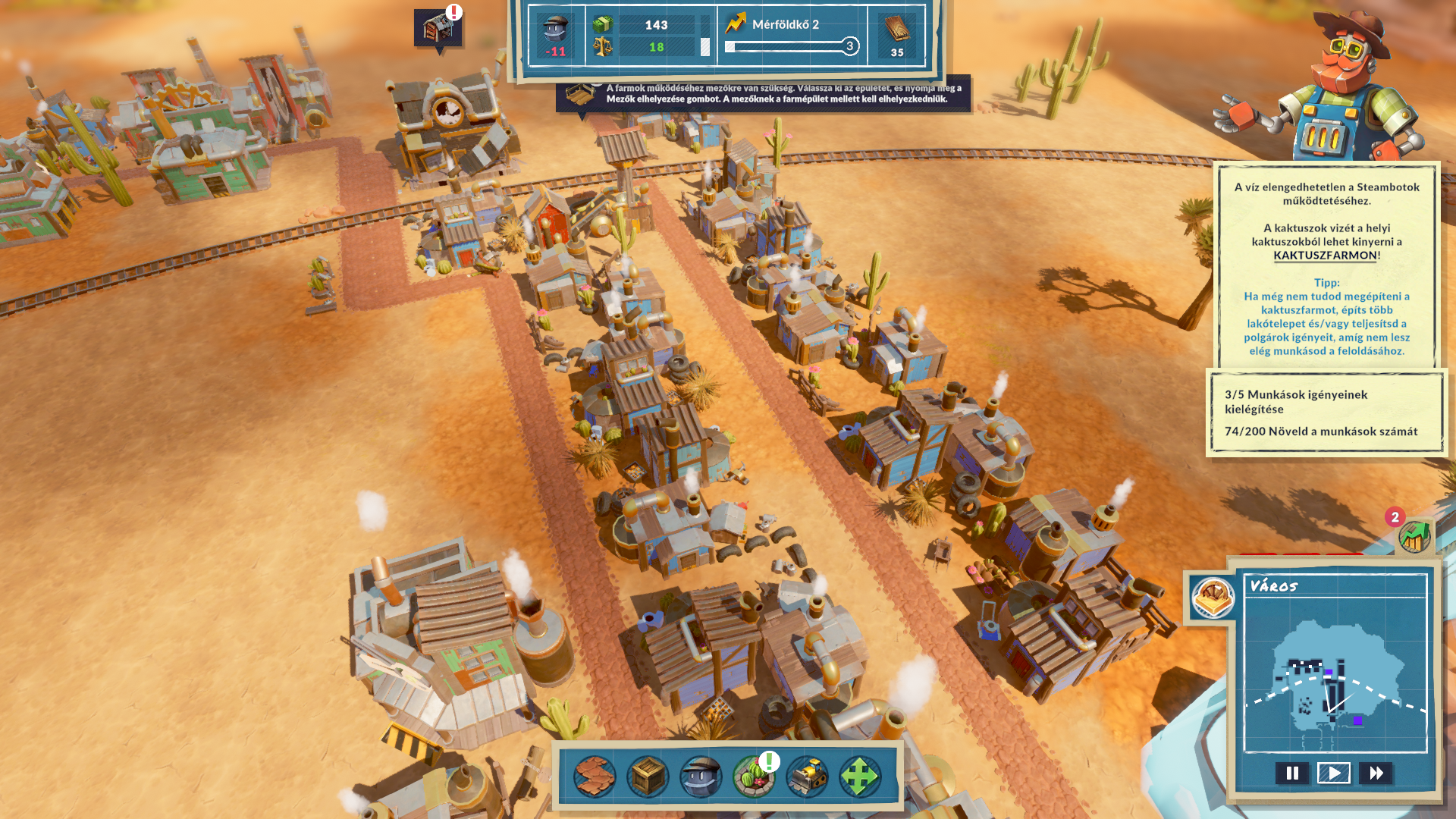Select the green move-arrows tool

point(859,776)
